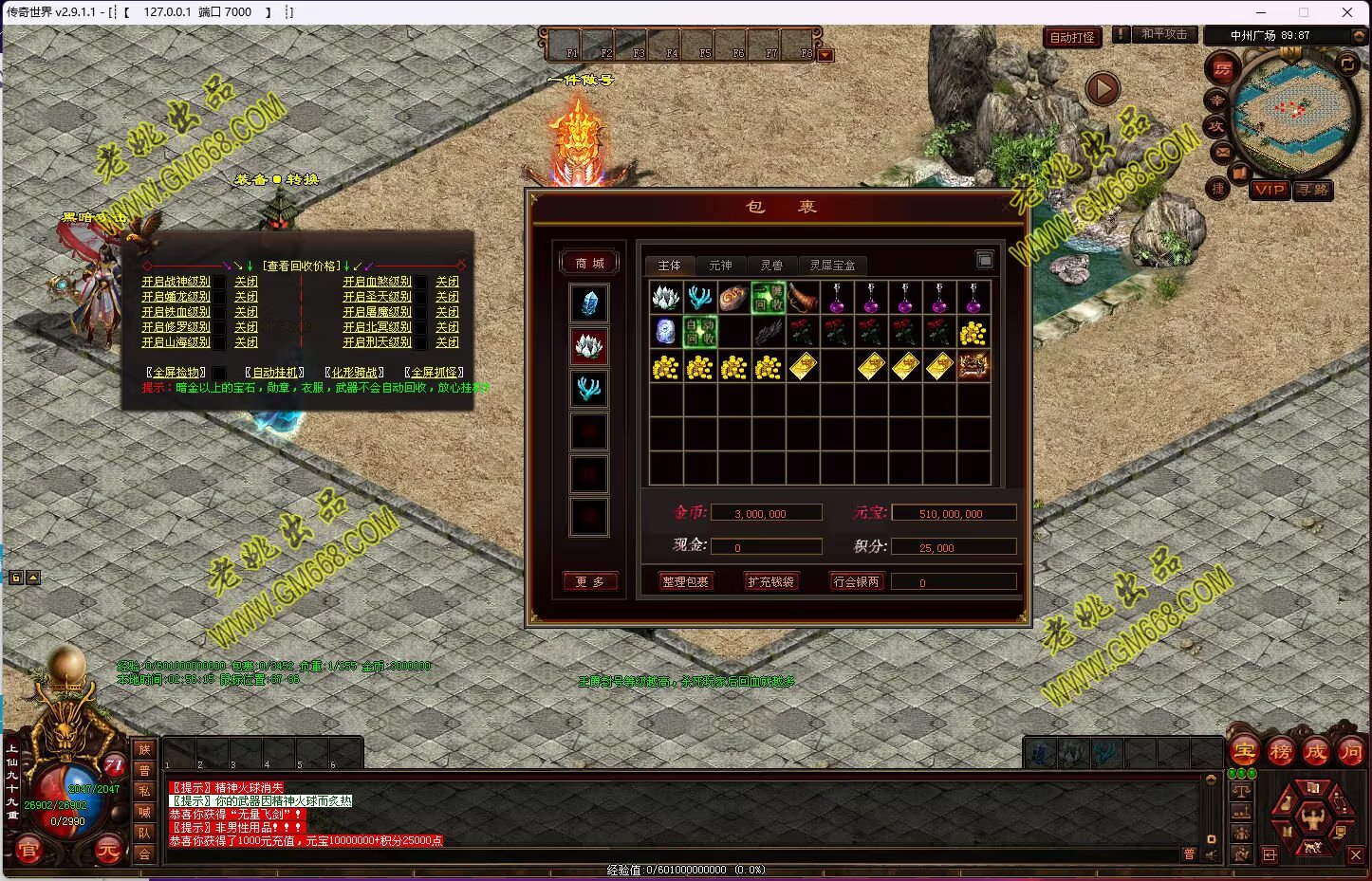This screenshot has height=881, width=1372.
Task: Select the treasure chest item in the bag
Action: point(973,366)
